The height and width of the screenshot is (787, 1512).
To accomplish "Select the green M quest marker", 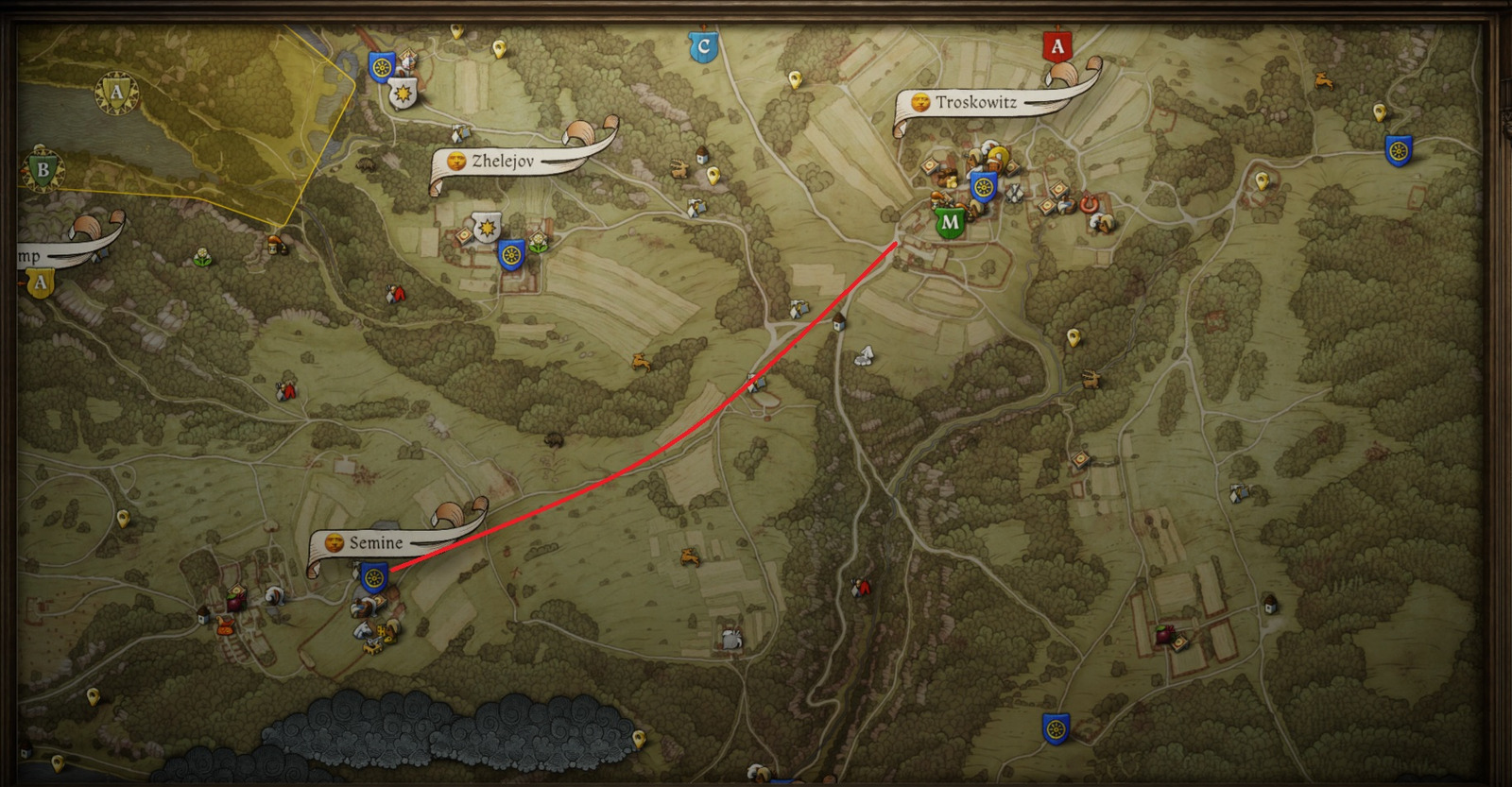I will click(x=950, y=224).
